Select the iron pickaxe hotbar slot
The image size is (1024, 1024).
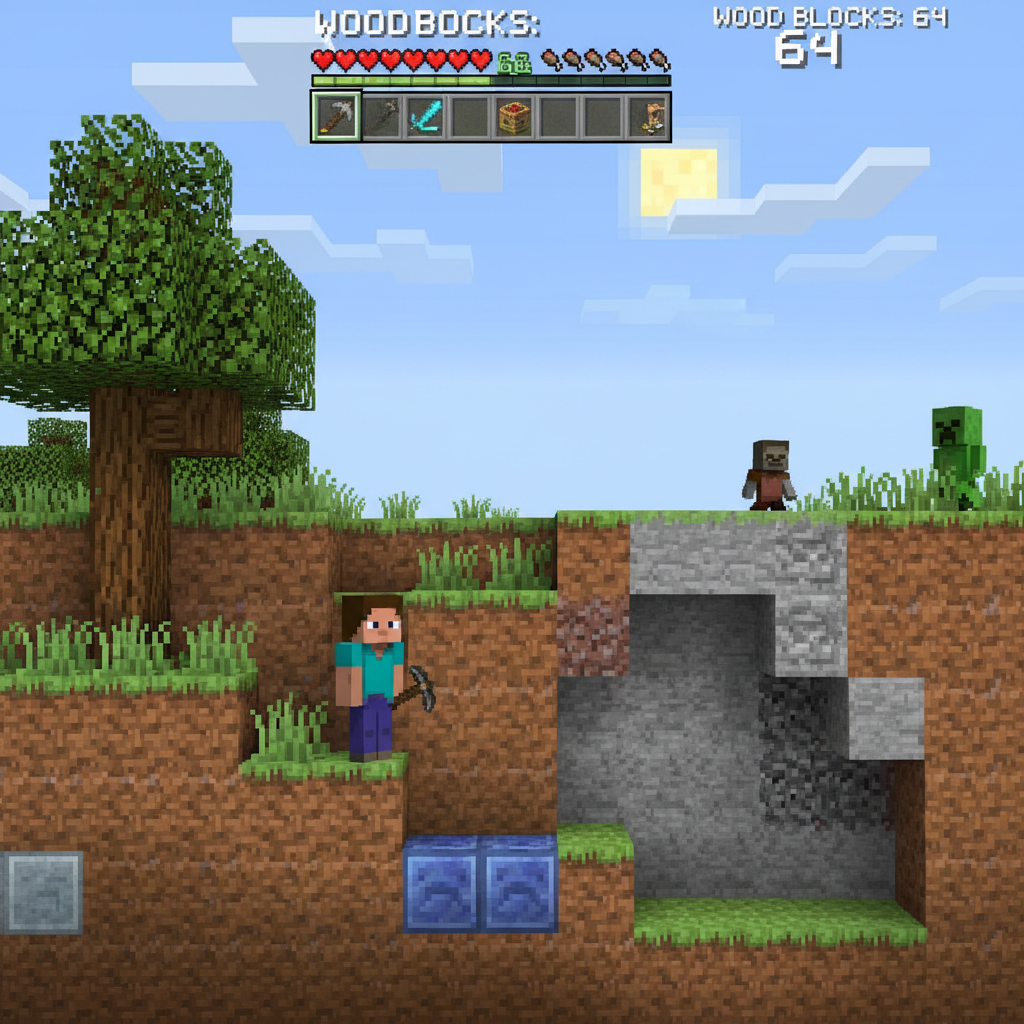[335, 117]
